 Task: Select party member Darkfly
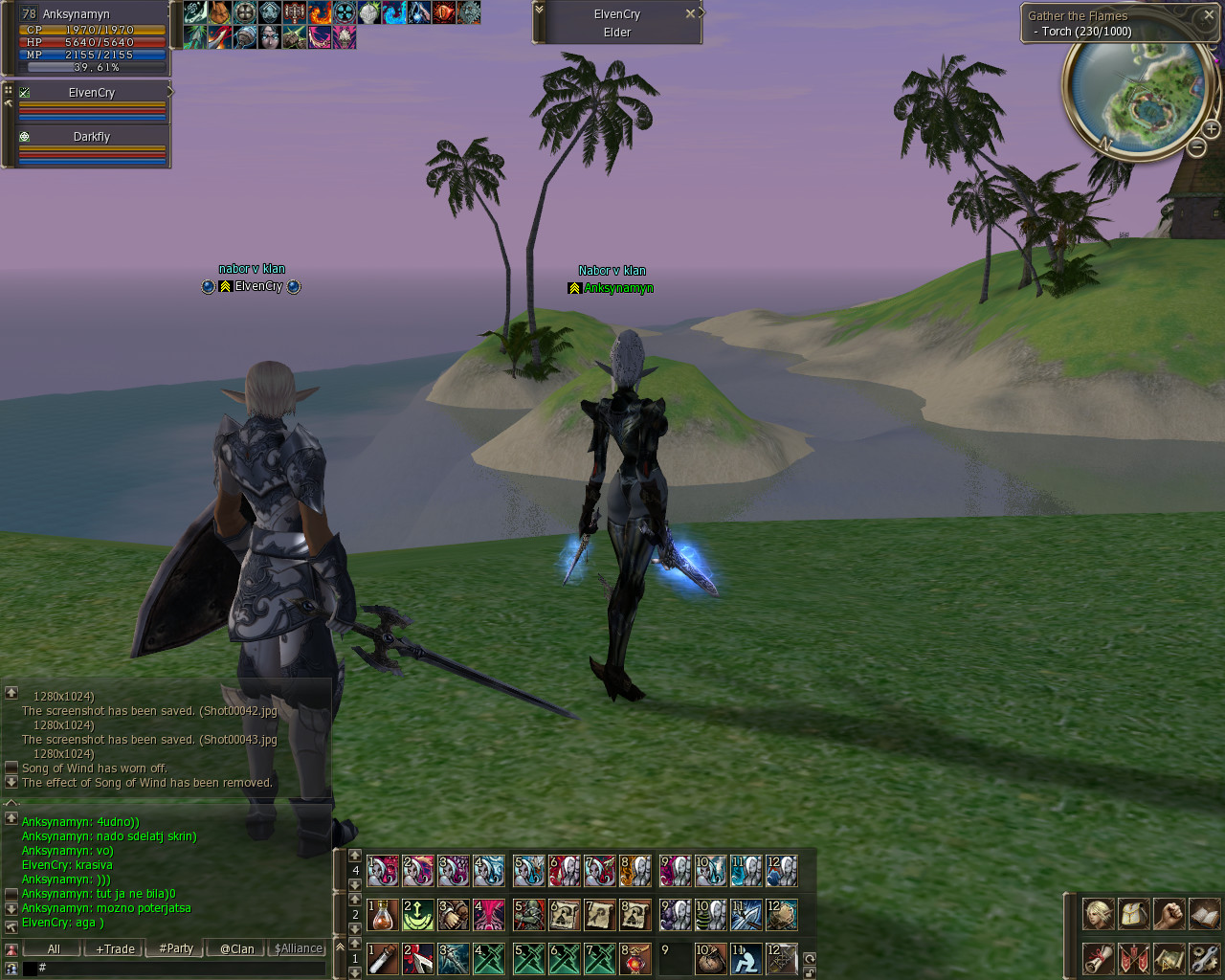[x=92, y=137]
